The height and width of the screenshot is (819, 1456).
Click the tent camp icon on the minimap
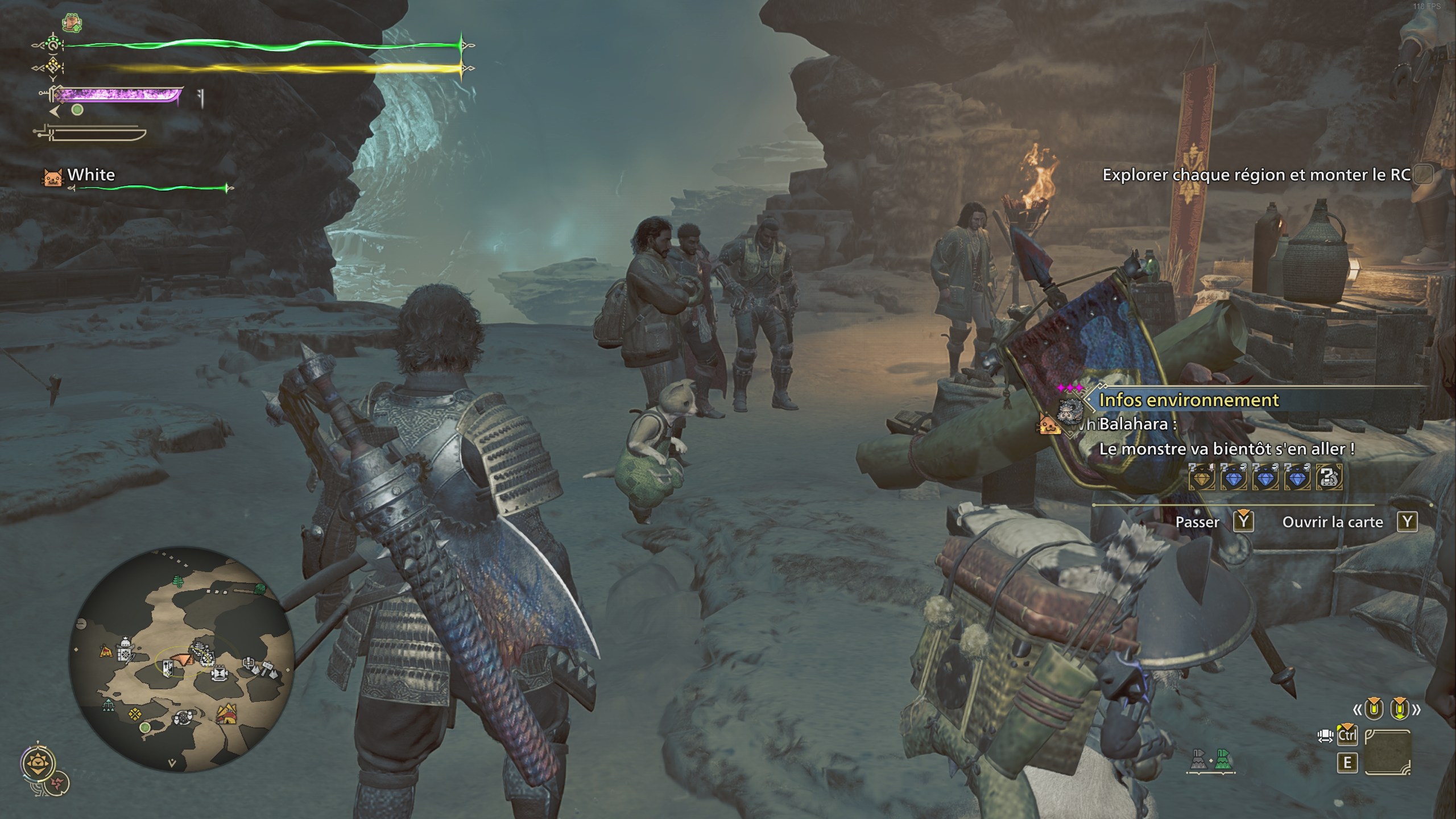point(106,651)
